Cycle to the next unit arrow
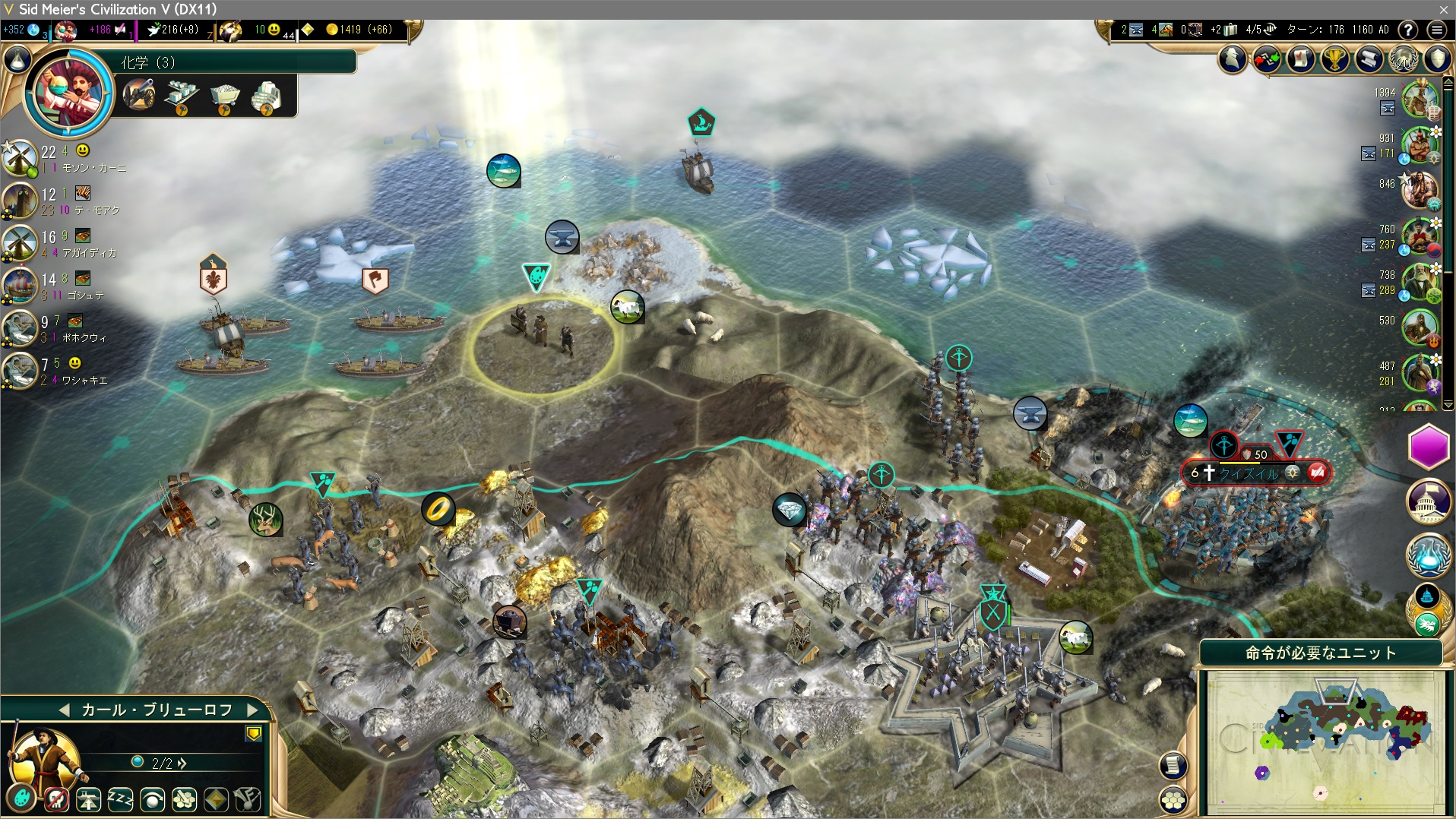The height and width of the screenshot is (819, 1456). [x=253, y=710]
